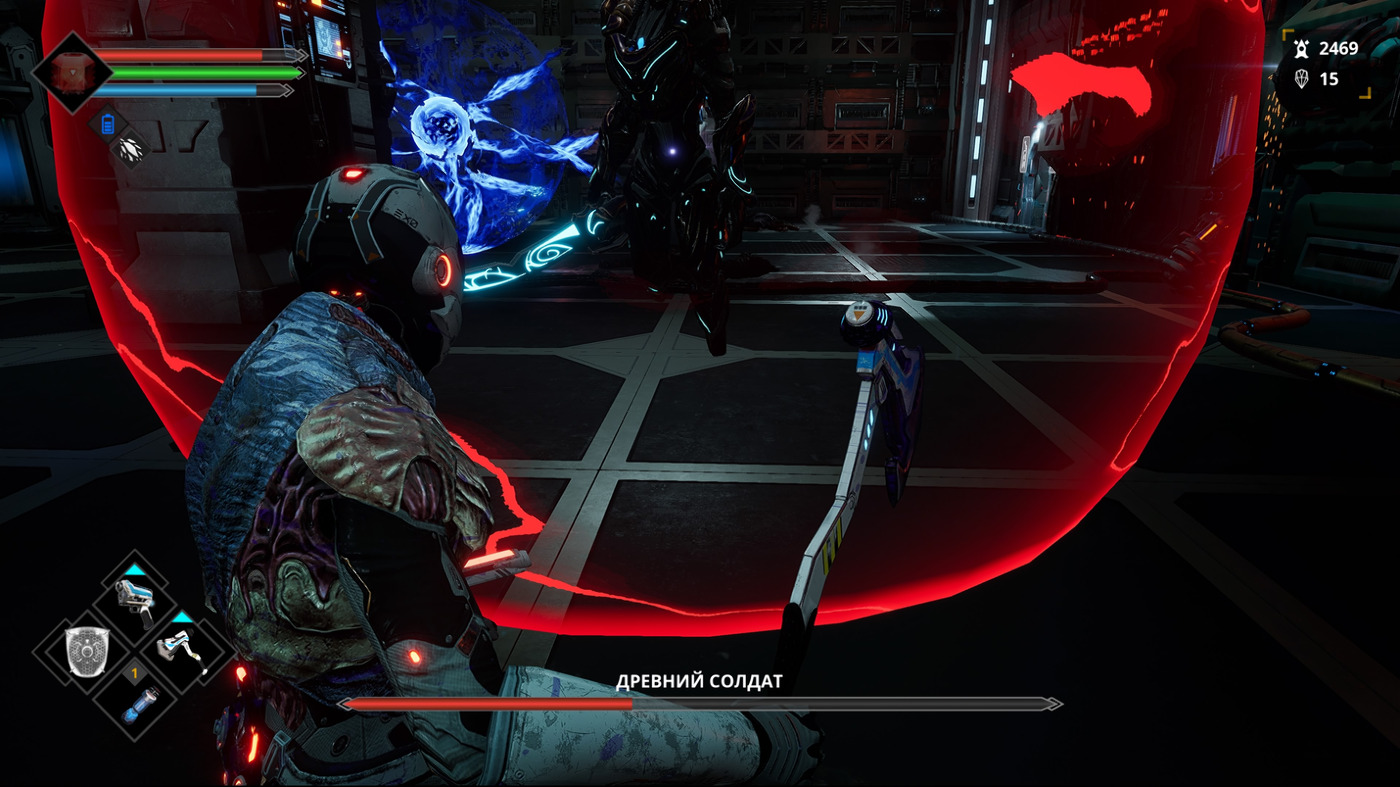
Task: Click the blue battery status icon
Action: 108,125
